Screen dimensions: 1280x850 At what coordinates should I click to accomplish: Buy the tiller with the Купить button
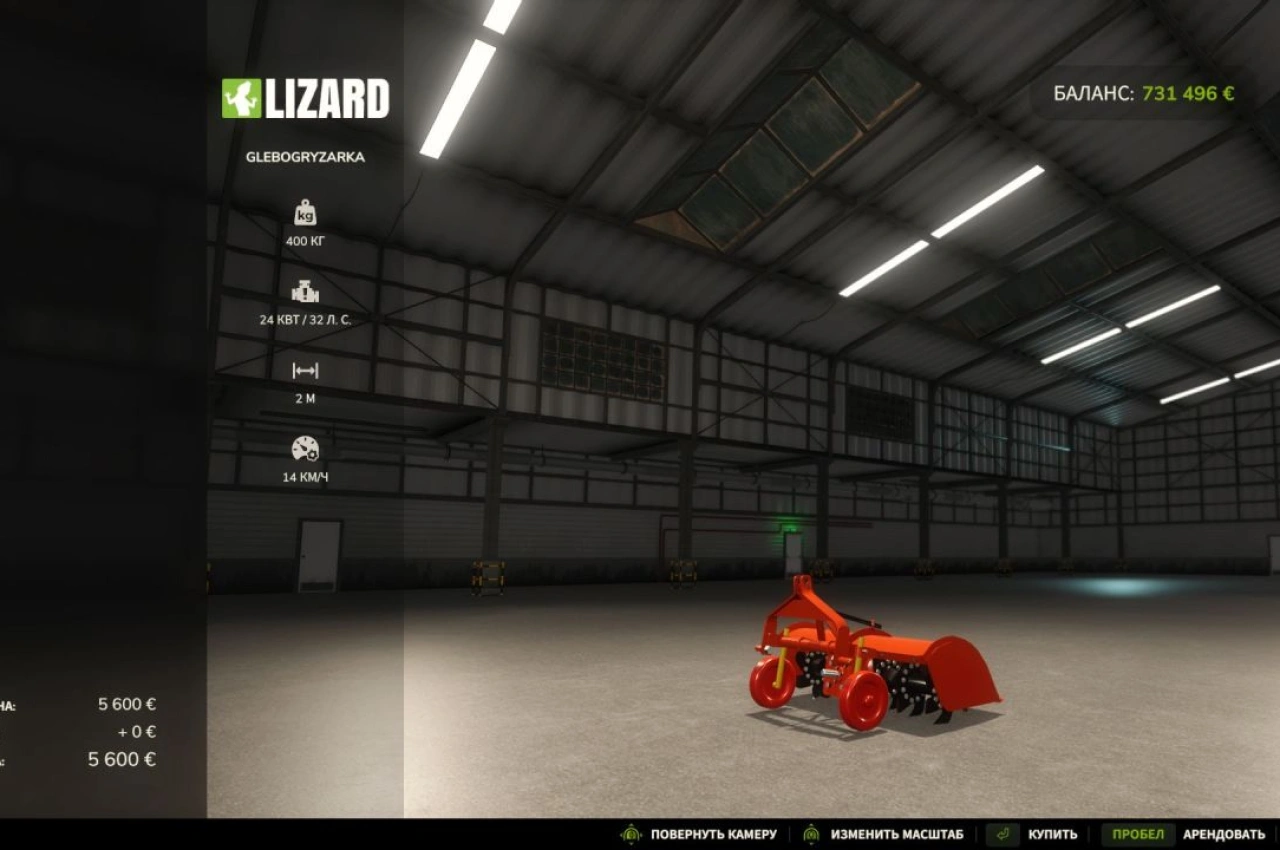point(1052,834)
